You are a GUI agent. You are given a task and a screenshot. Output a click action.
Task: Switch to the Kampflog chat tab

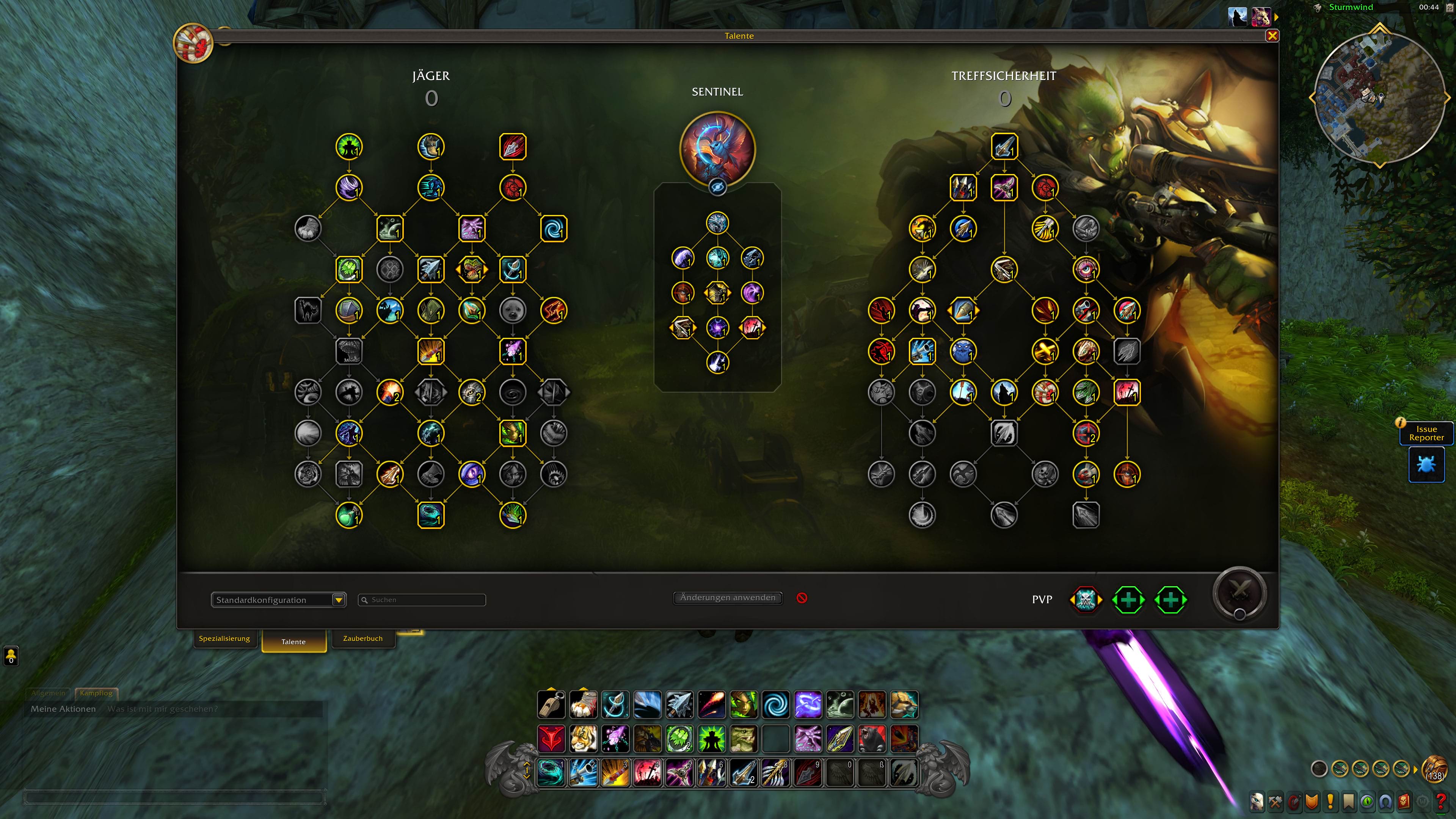(96, 693)
